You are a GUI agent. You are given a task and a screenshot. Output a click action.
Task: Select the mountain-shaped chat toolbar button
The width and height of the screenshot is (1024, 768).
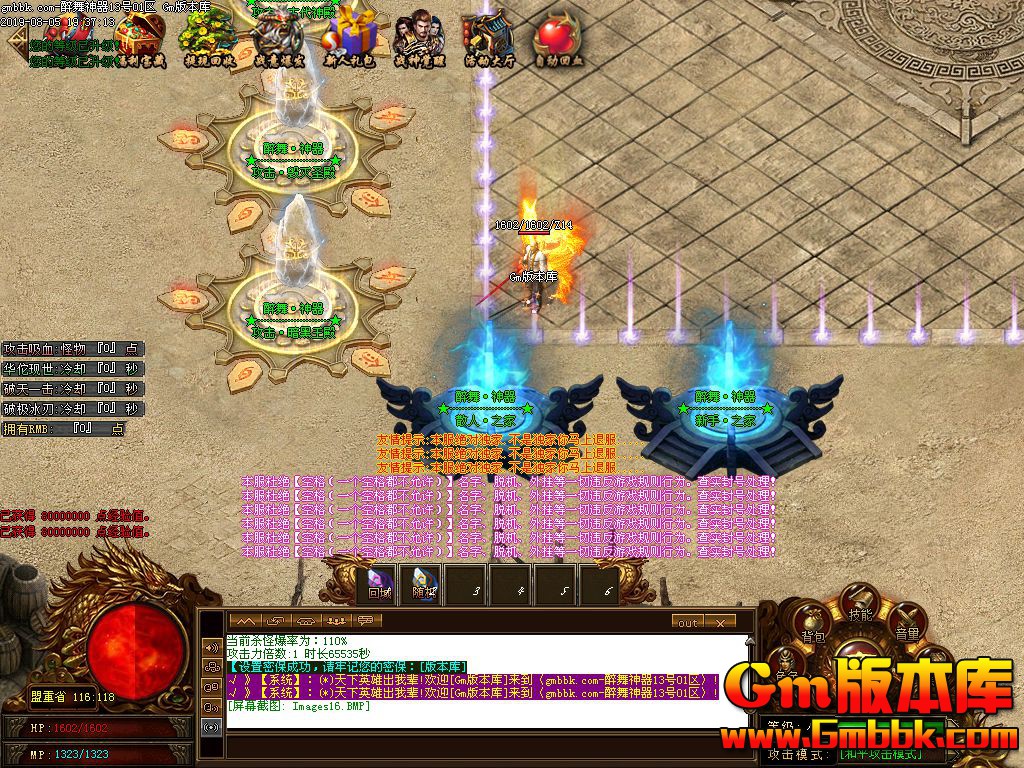pyautogui.click(x=244, y=621)
